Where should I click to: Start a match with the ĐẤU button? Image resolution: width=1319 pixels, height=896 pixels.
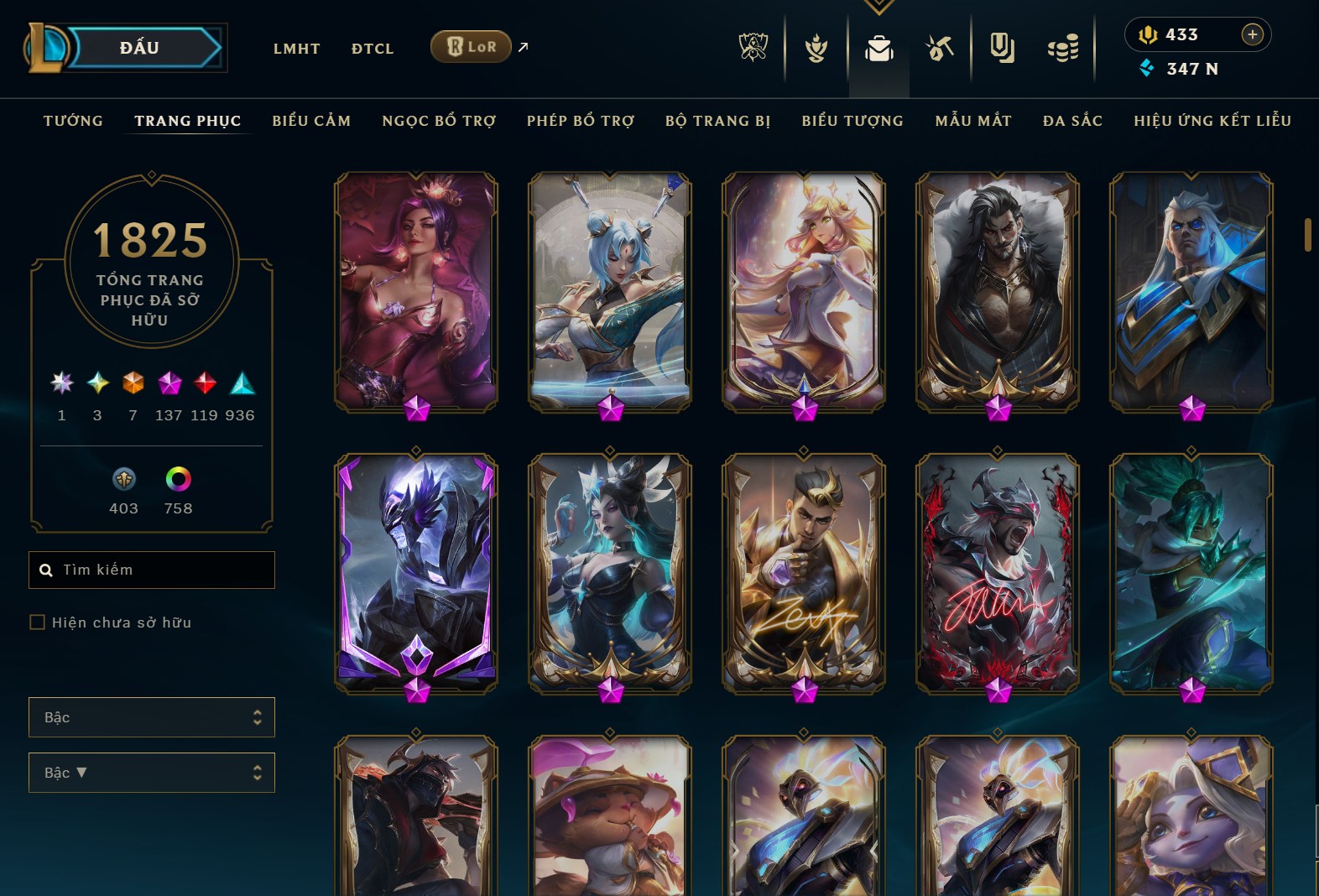(140, 48)
